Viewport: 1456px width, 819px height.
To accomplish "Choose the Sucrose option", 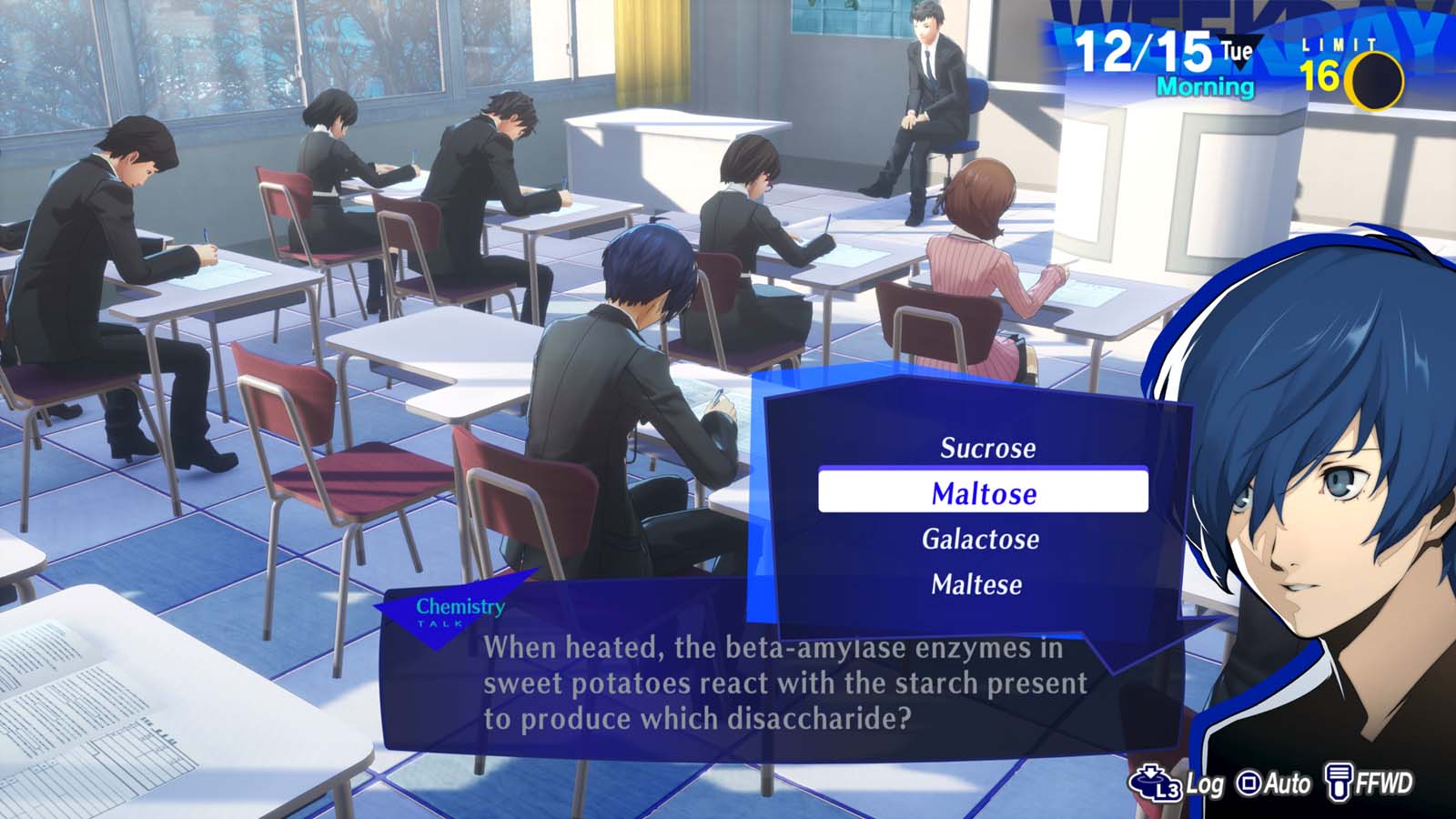I will click(x=988, y=448).
